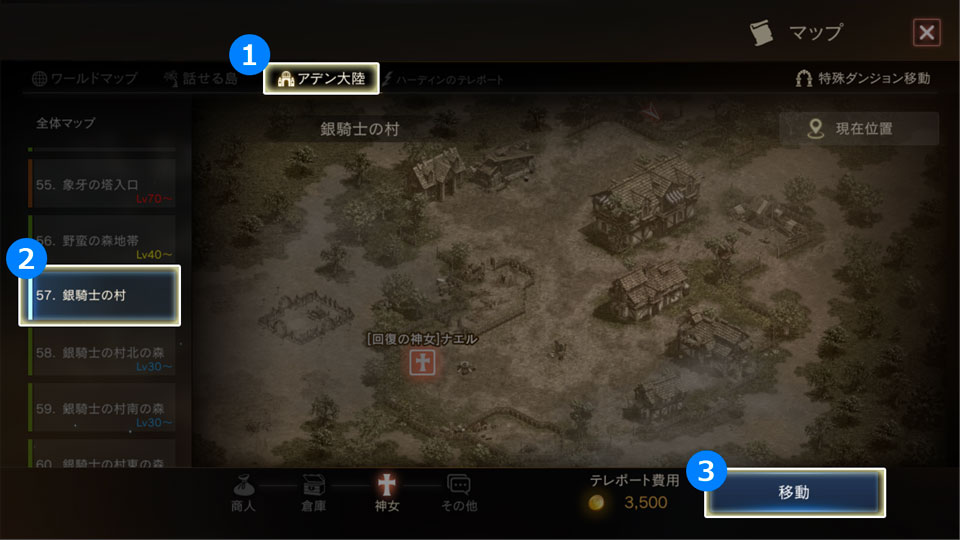This screenshot has height=540, width=960.
Task: Open 特殊ダンジョン移動
Action: coord(863,78)
